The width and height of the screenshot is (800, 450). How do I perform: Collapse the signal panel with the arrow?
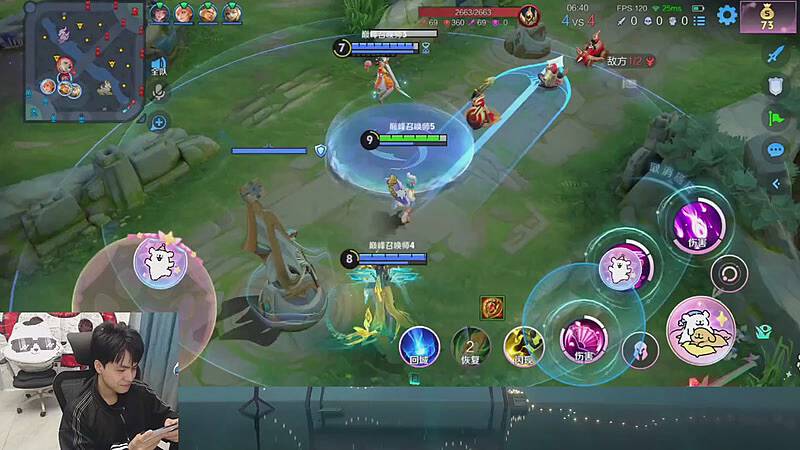[775, 184]
